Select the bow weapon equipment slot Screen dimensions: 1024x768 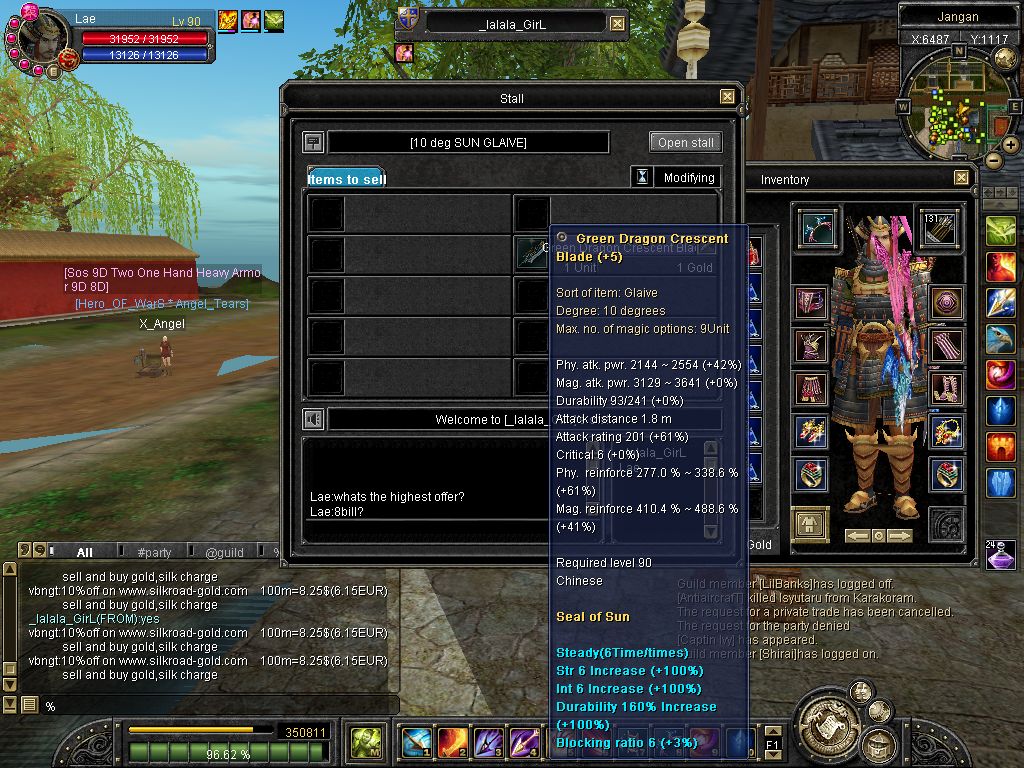(817, 228)
